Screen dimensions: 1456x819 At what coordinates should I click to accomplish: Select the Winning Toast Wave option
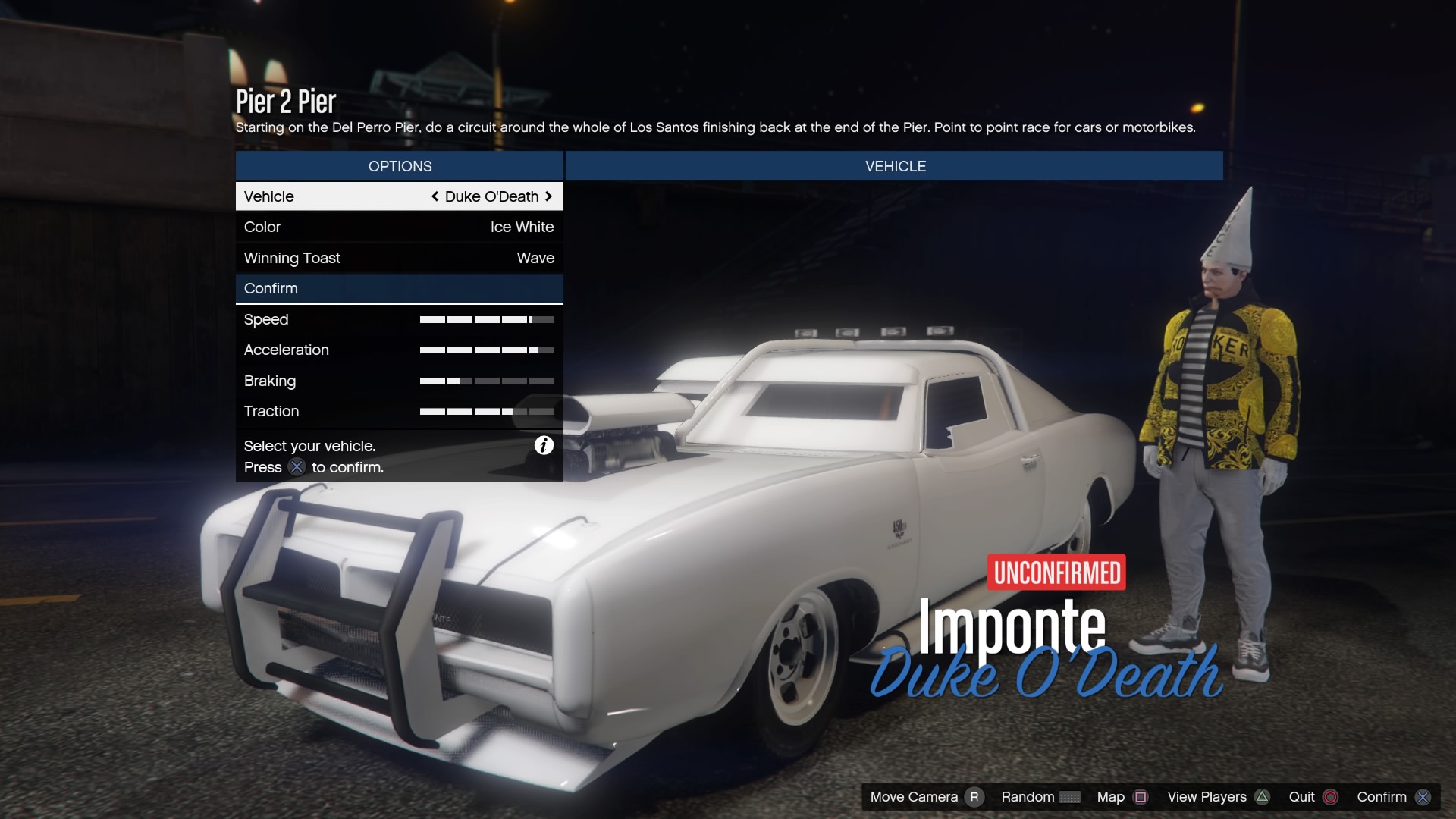(535, 258)
